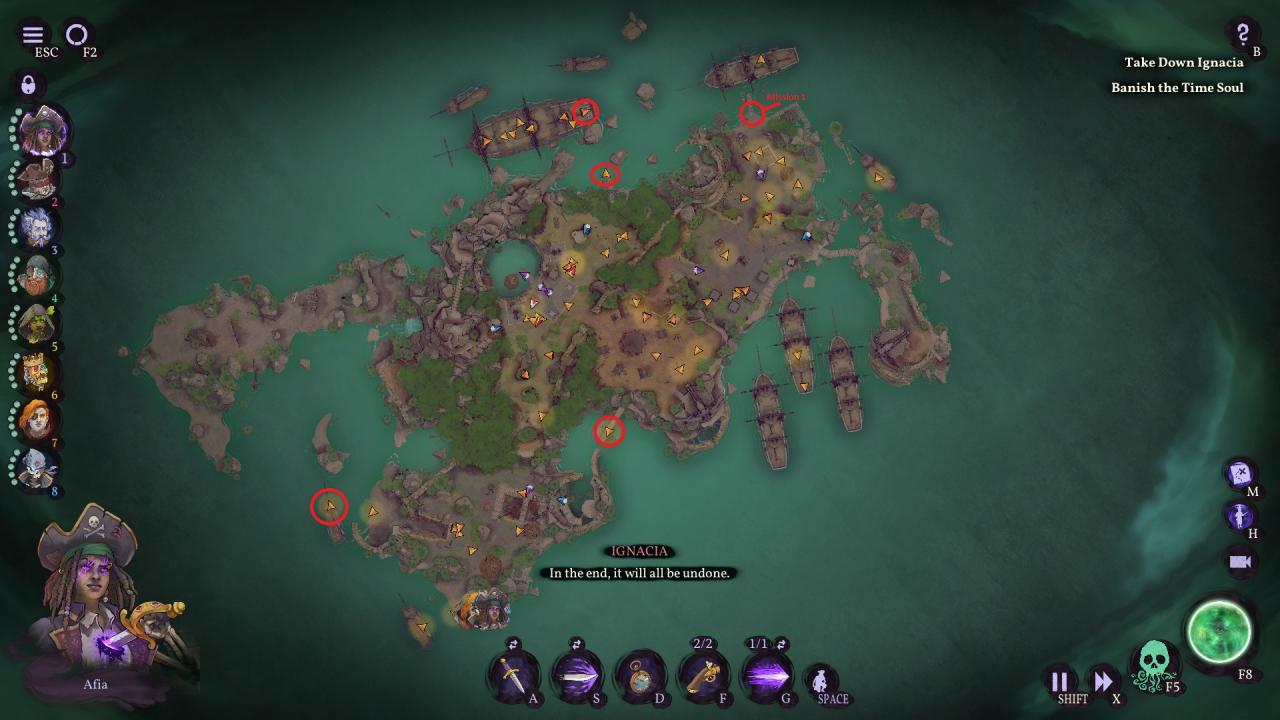Select the golden treasure-chest crew portrait
Viewport: 1280px width, 720px height.
click(37, 372)
